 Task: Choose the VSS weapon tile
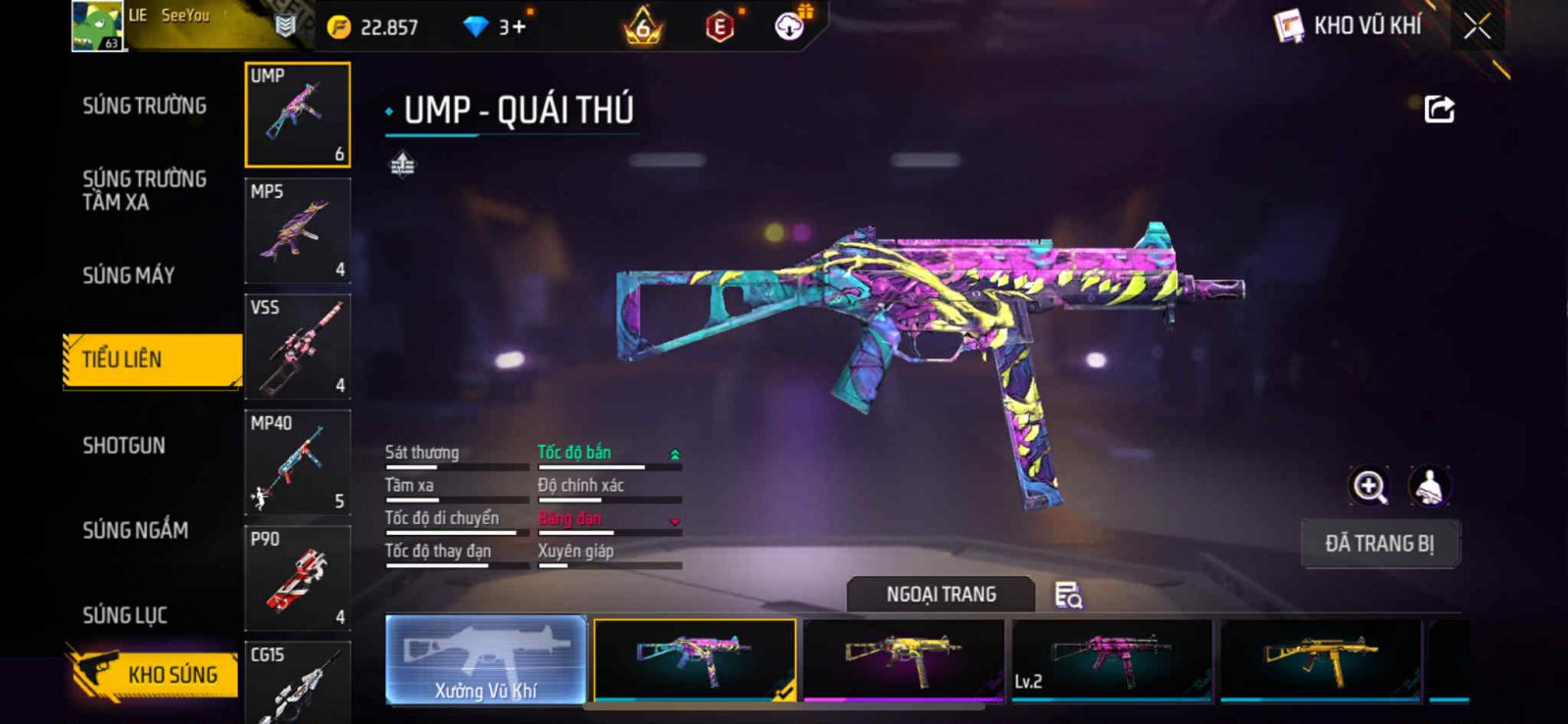coord(297,347)
